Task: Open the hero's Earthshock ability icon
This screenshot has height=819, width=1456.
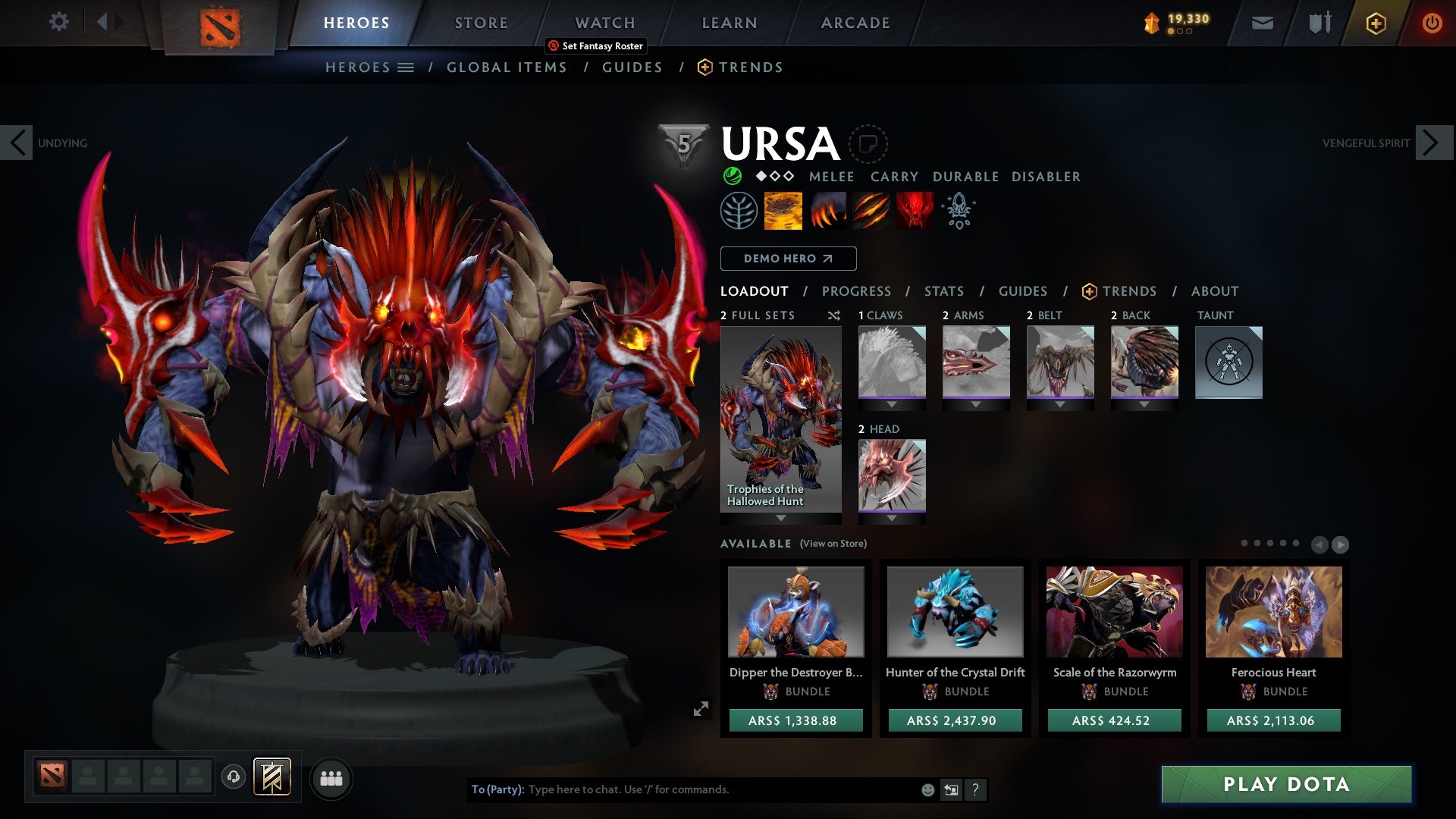Action: click(x=782, y=211)
